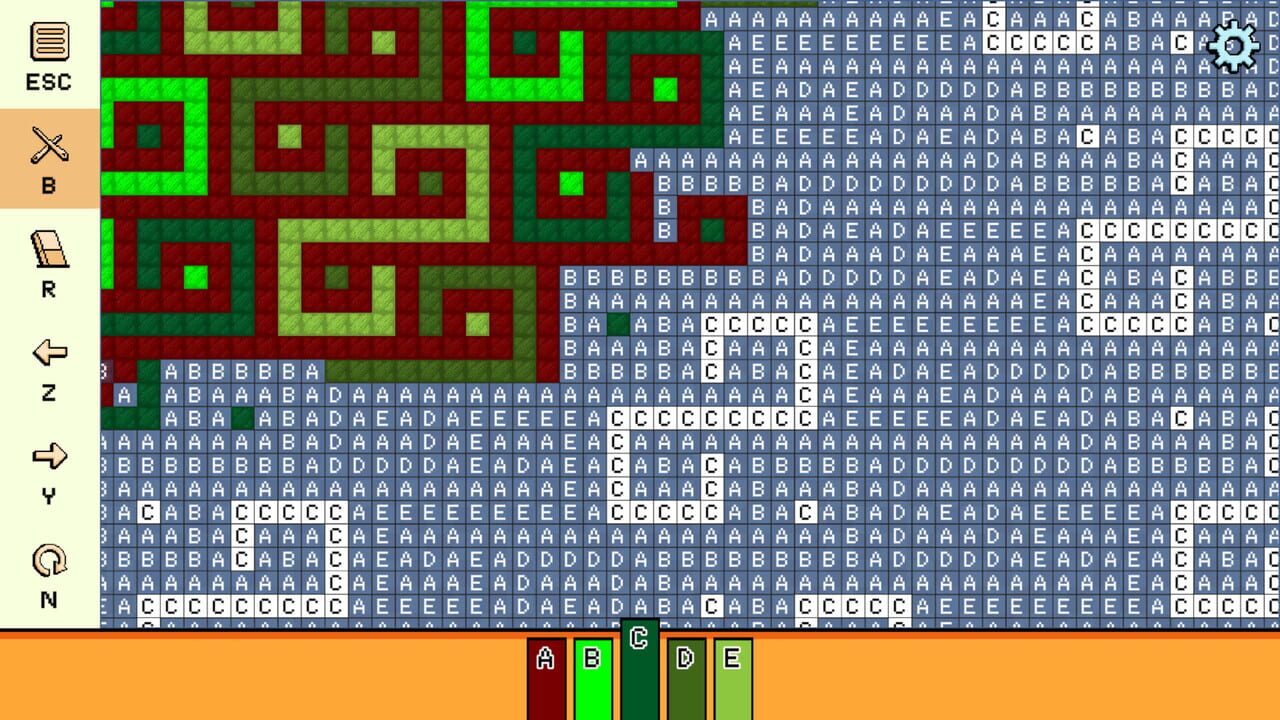Select color D olive green swatch
The height and width of the screenshot is (720, 1280).
tap(684, 678)
